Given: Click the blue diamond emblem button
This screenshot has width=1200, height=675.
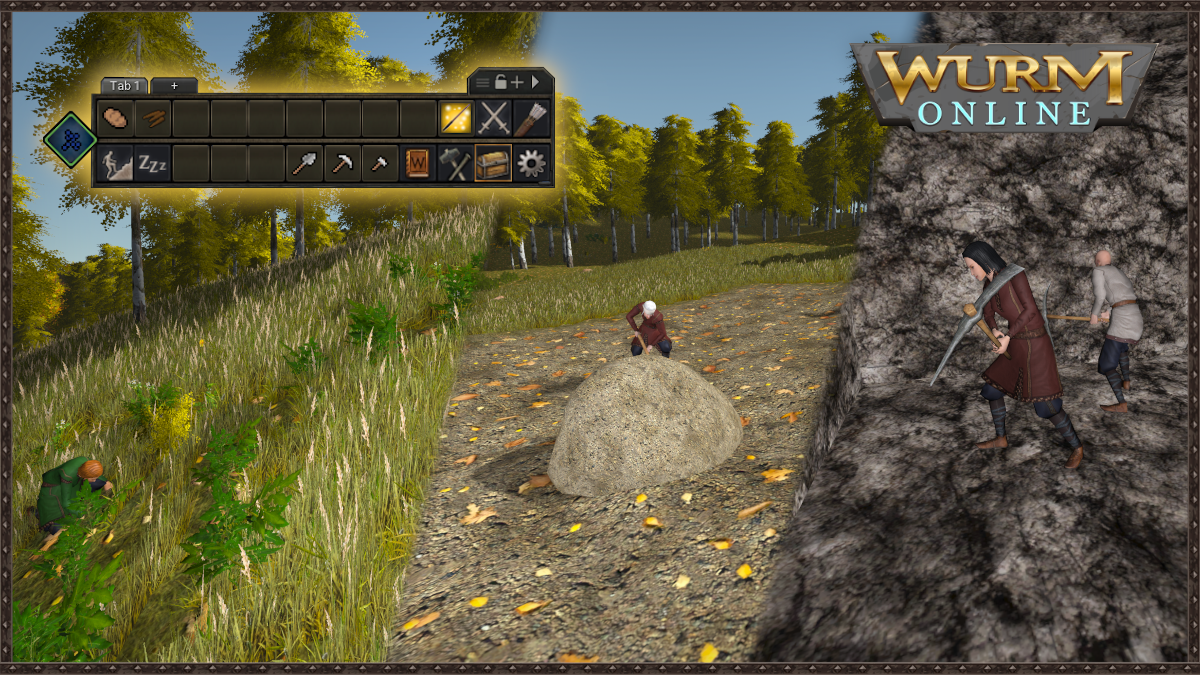Looking at the screenshot, I should click(69, 140).
